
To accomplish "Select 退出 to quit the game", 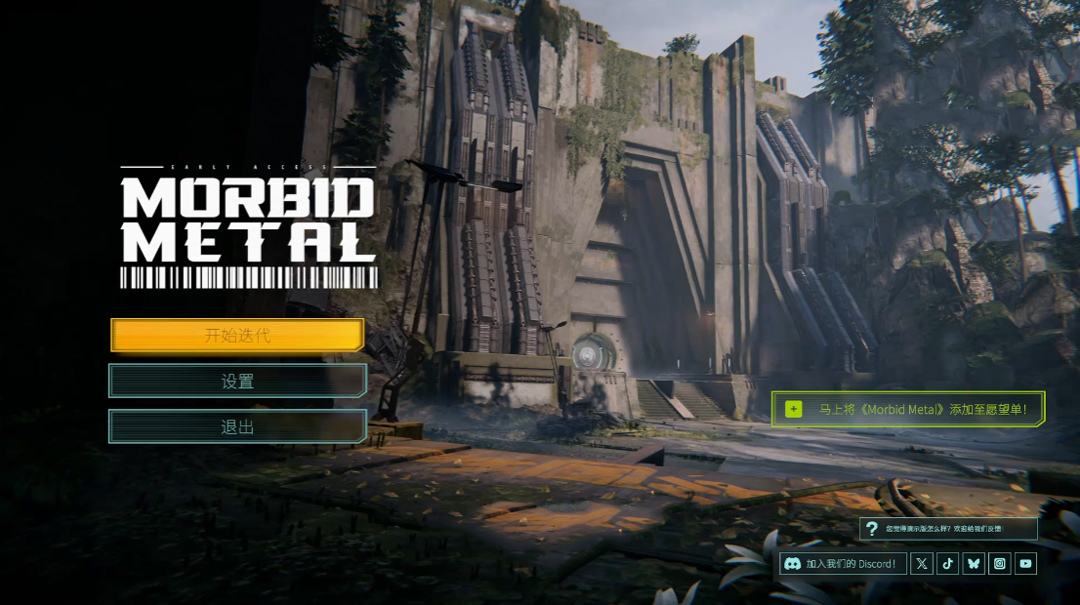I will (x=237, y=427).
